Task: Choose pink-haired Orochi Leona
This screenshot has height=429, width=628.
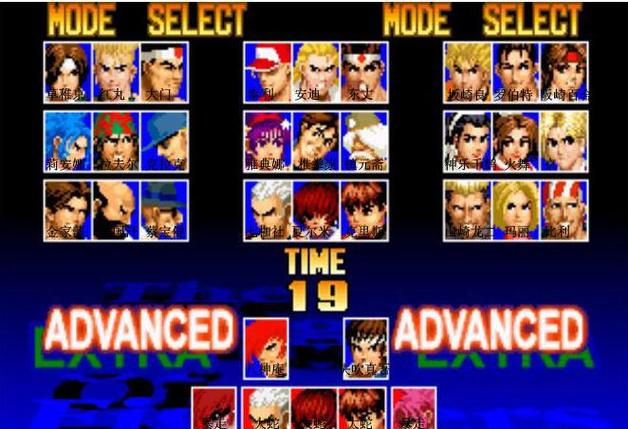Action: click(x=413, y=408)
